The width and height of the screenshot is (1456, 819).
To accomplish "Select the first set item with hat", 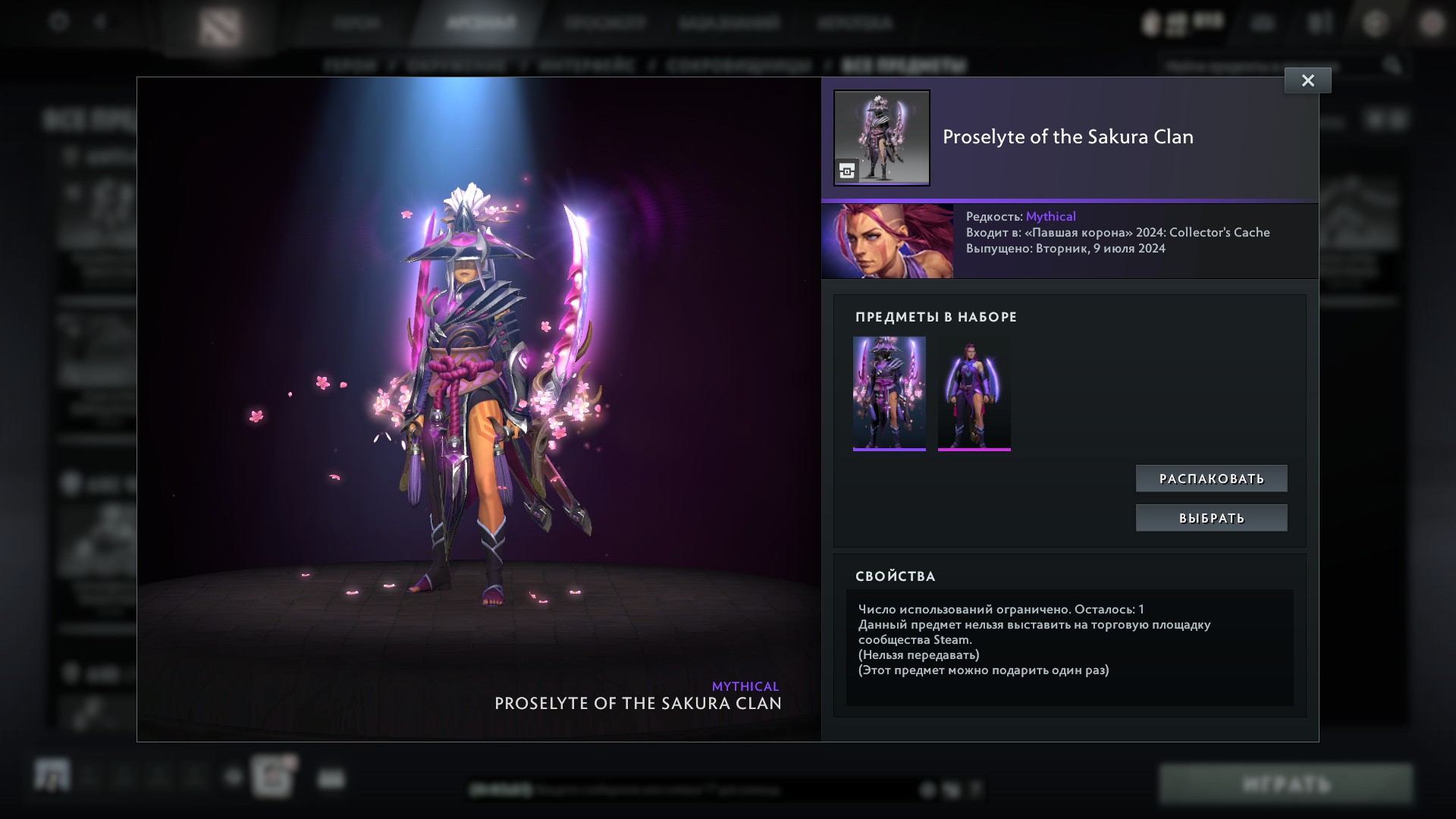I will pyautogui.click(x=889, y=393).
